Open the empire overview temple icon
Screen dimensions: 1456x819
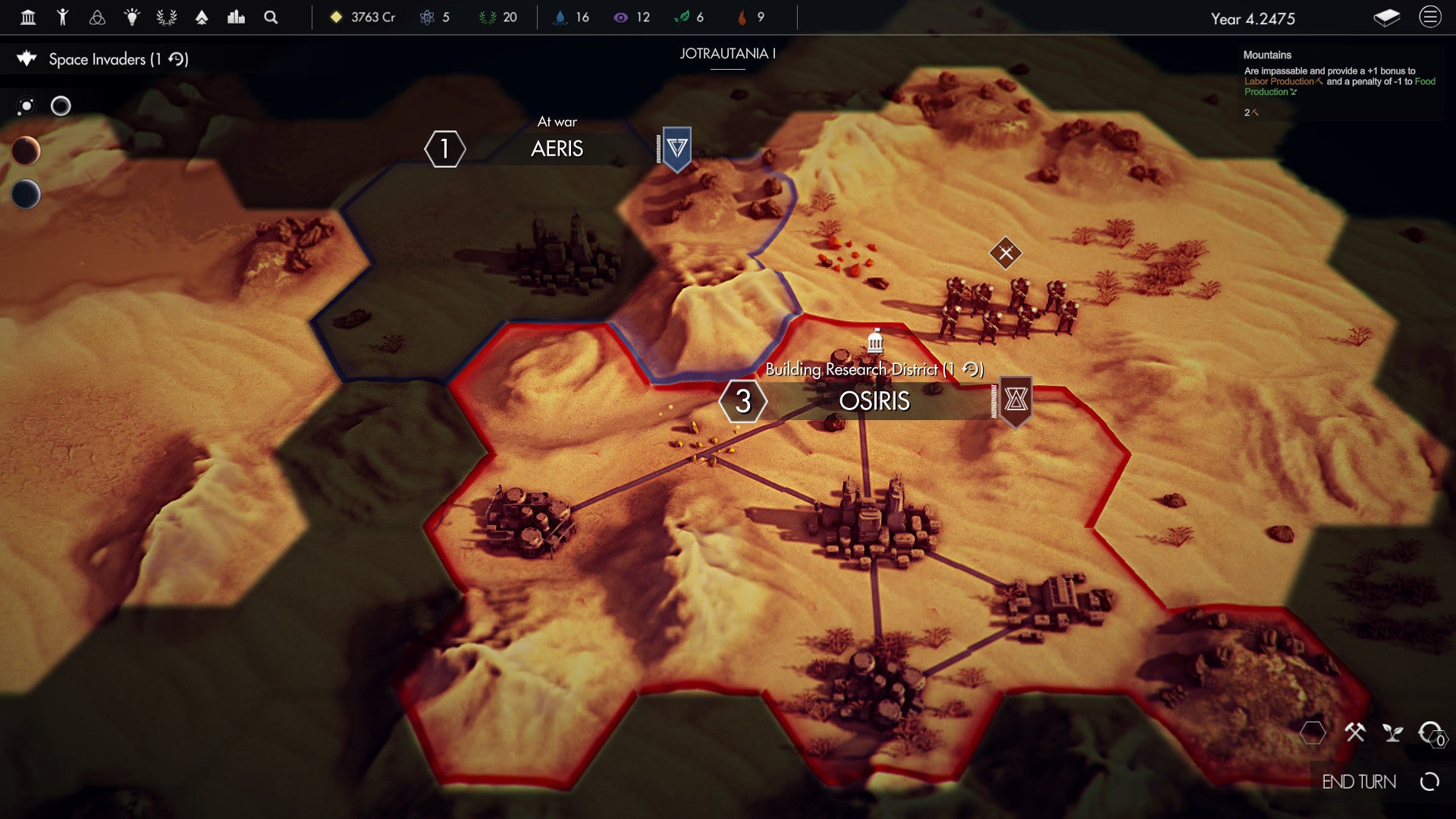28,17
